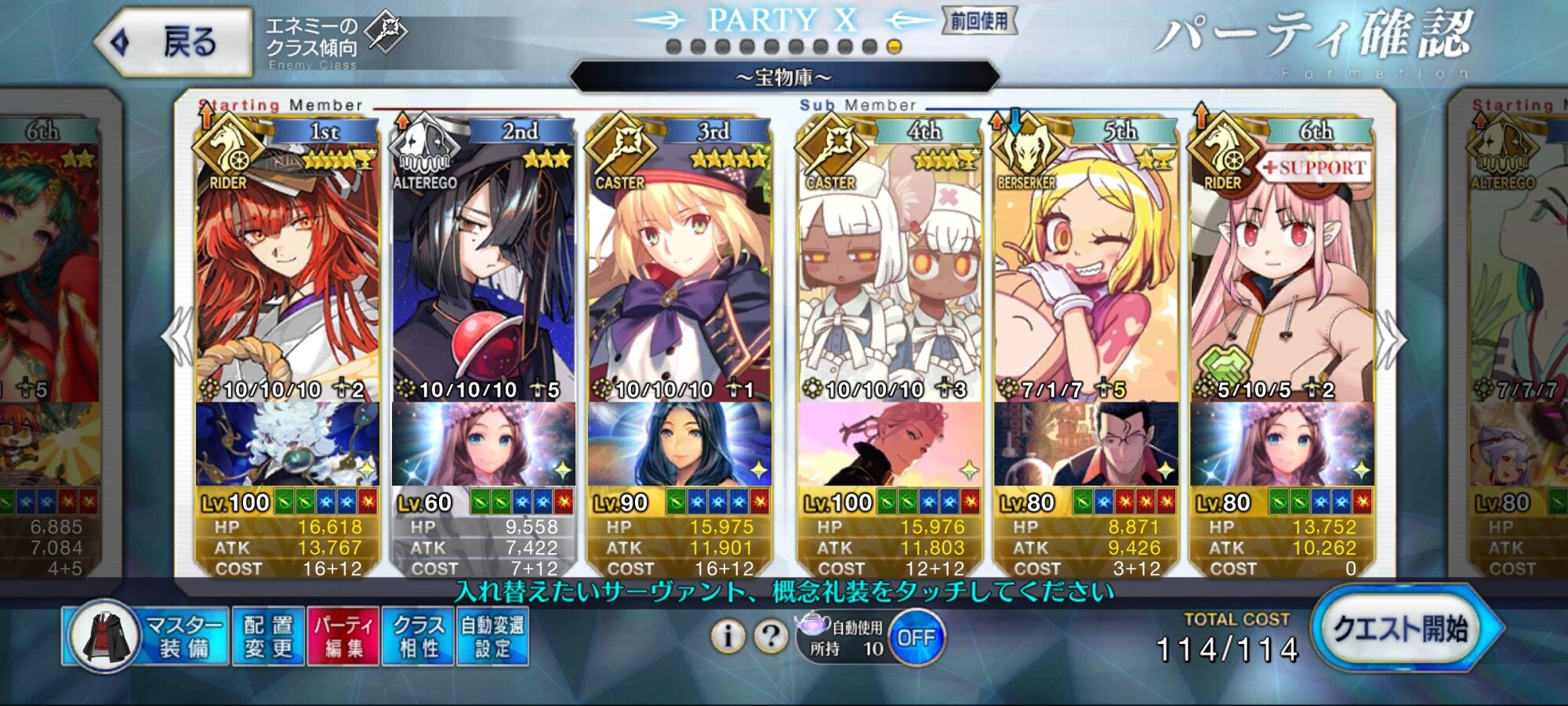Go back with the 戻る button

(x=174, y=42)
